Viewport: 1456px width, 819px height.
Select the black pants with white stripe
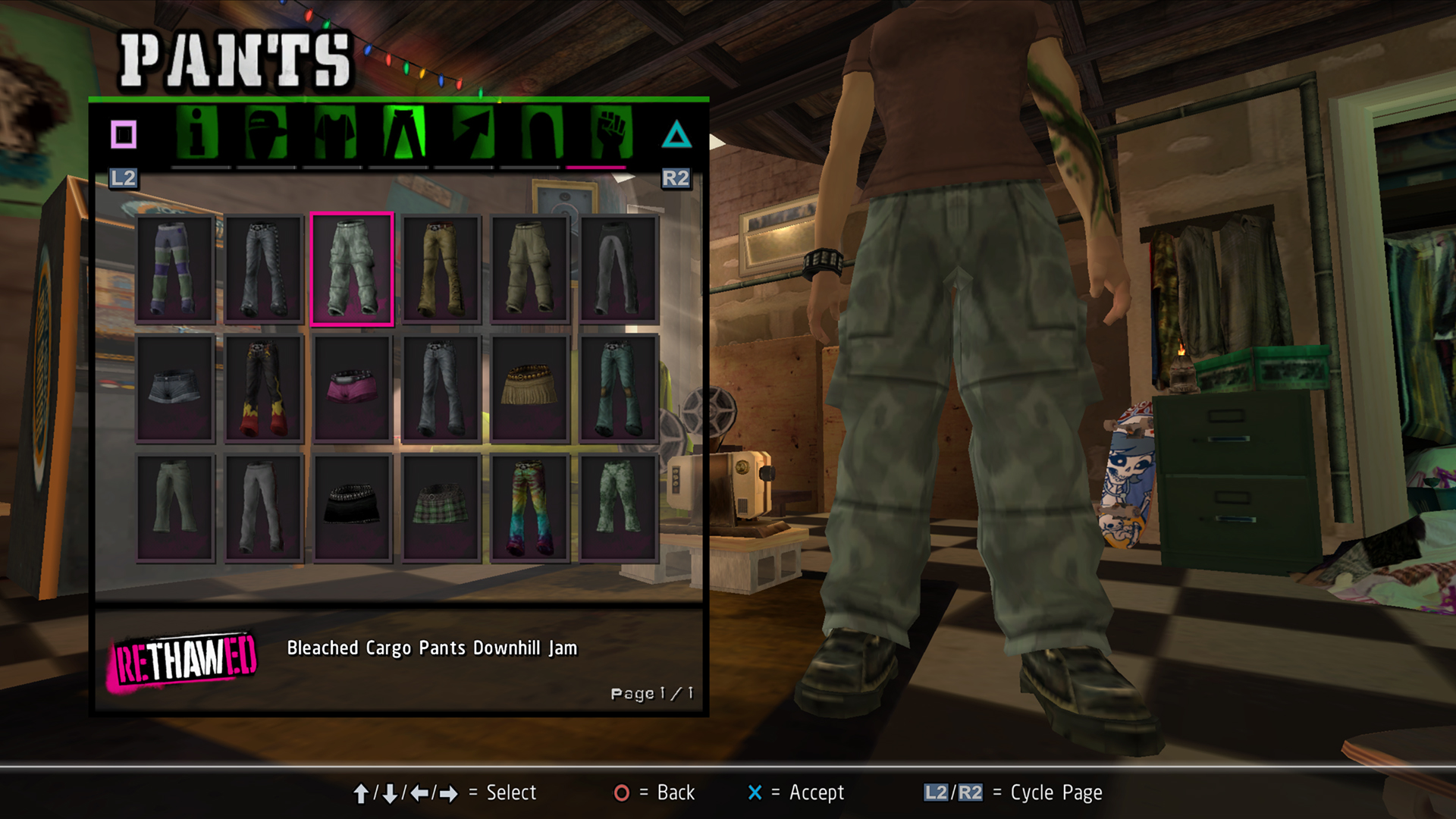[618, 269]
